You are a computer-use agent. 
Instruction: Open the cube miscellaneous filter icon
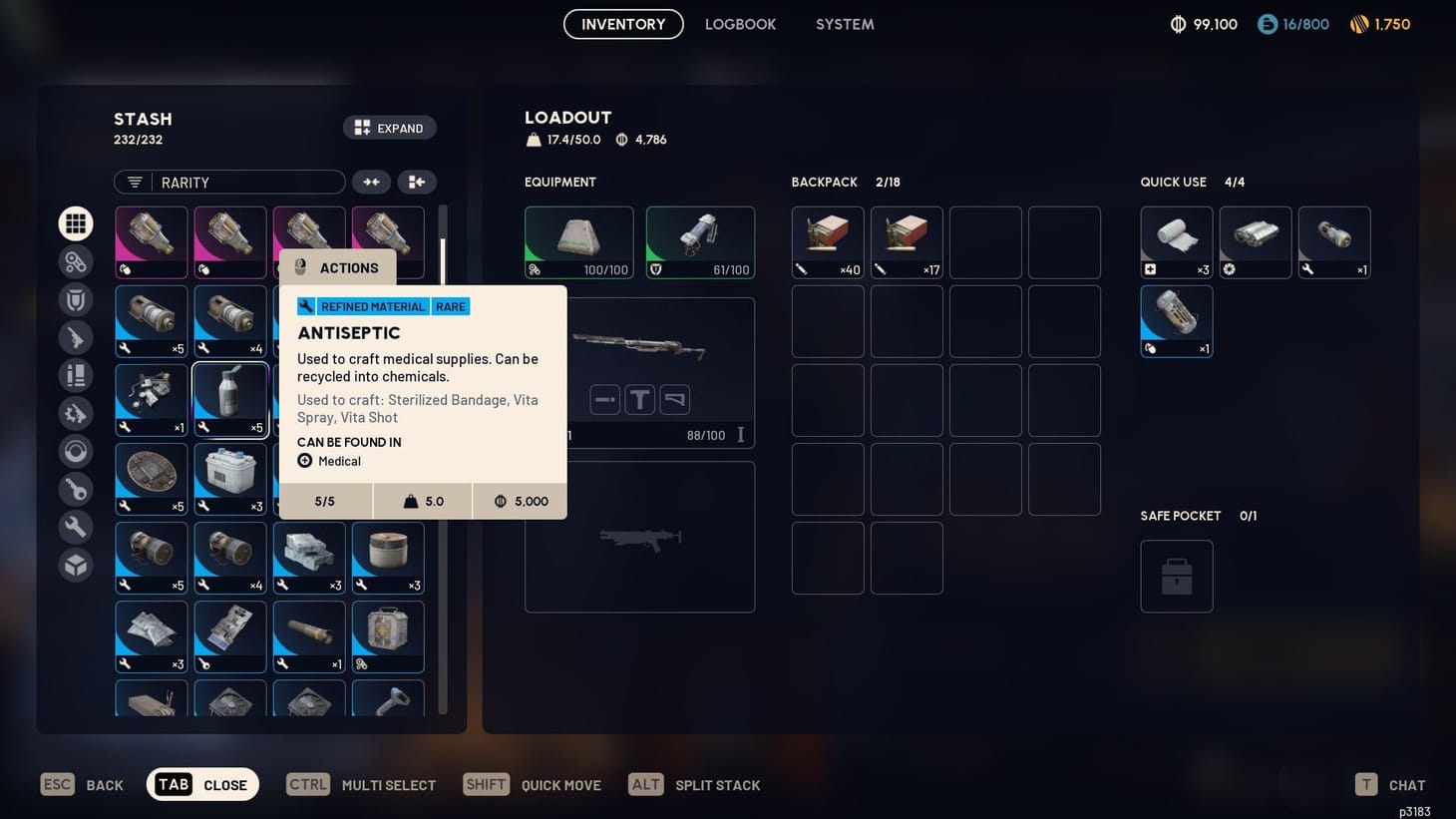click(x=76, y=565)
